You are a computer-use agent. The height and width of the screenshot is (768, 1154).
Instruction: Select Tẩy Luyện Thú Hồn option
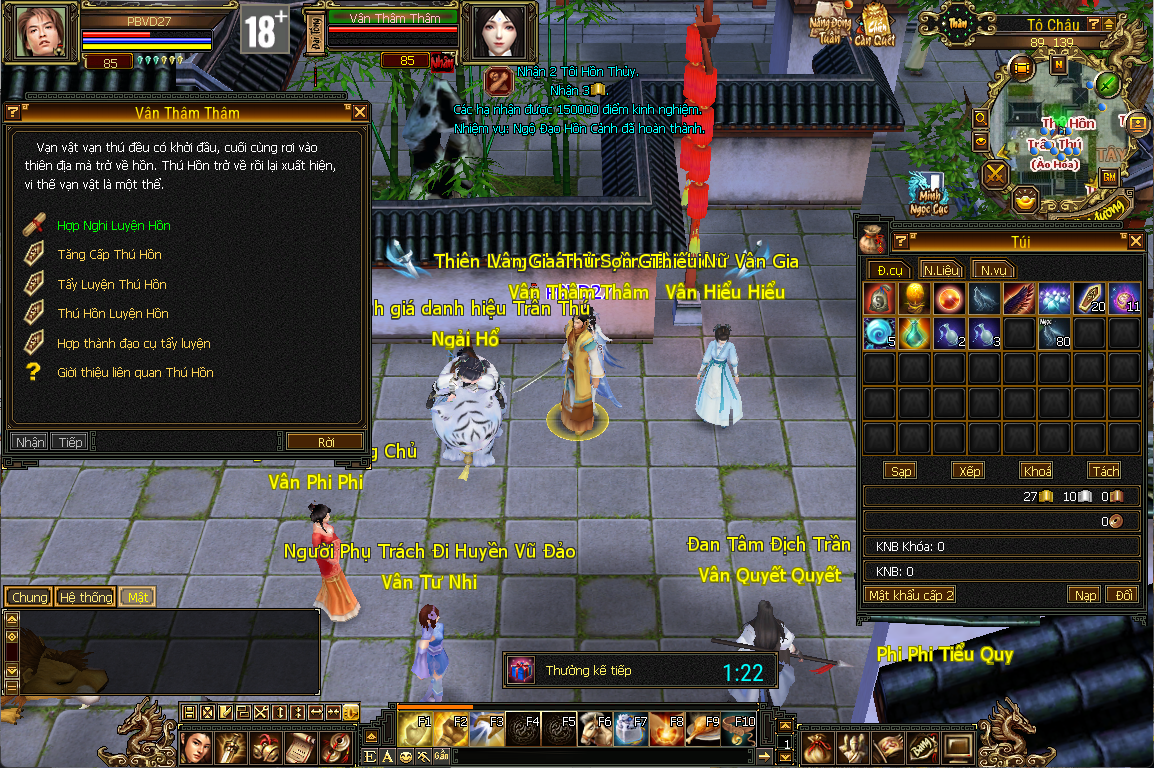pyautogui.click(x=111, y=284)
